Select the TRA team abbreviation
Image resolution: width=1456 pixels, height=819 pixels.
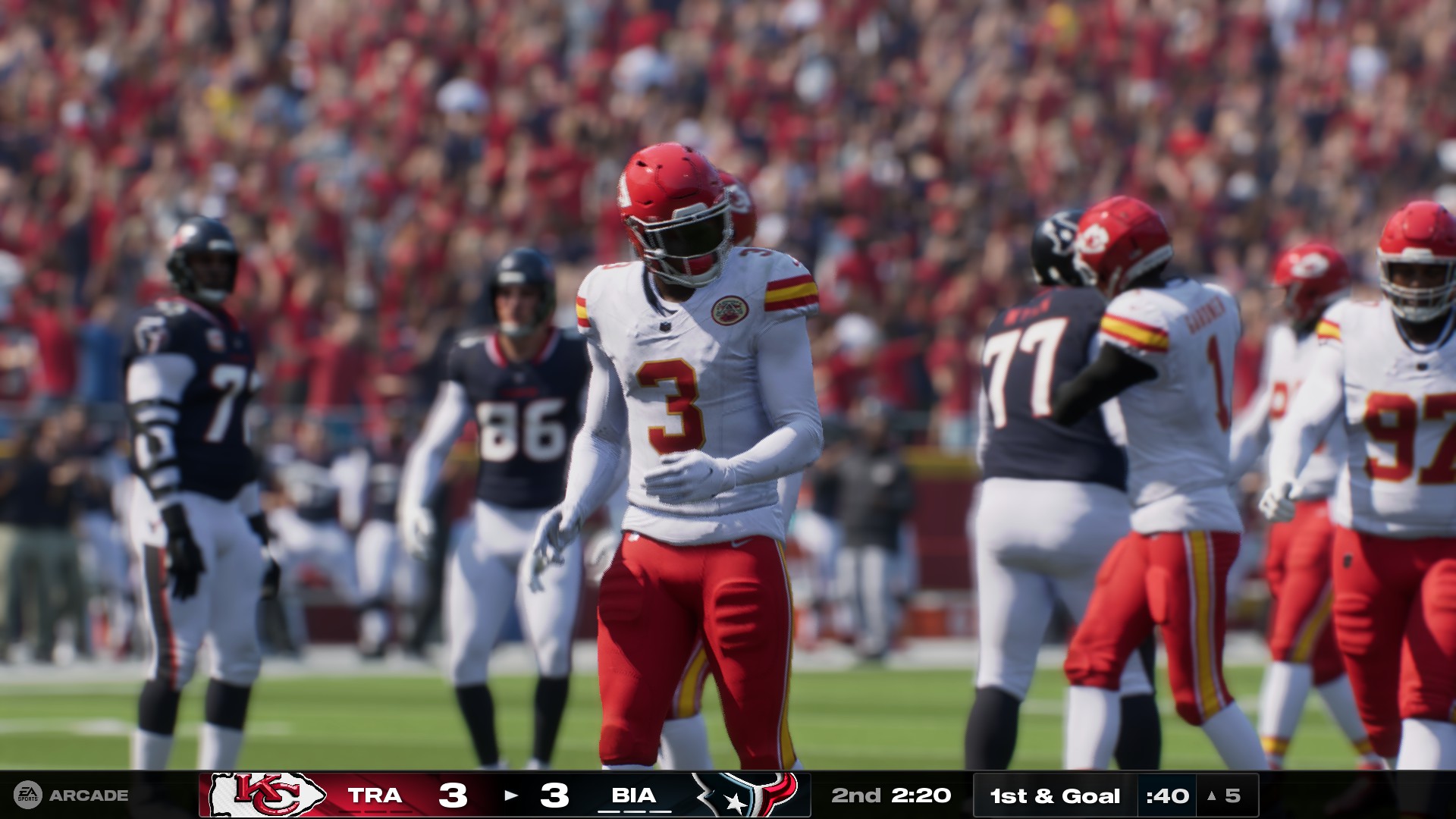coord(375,796)
